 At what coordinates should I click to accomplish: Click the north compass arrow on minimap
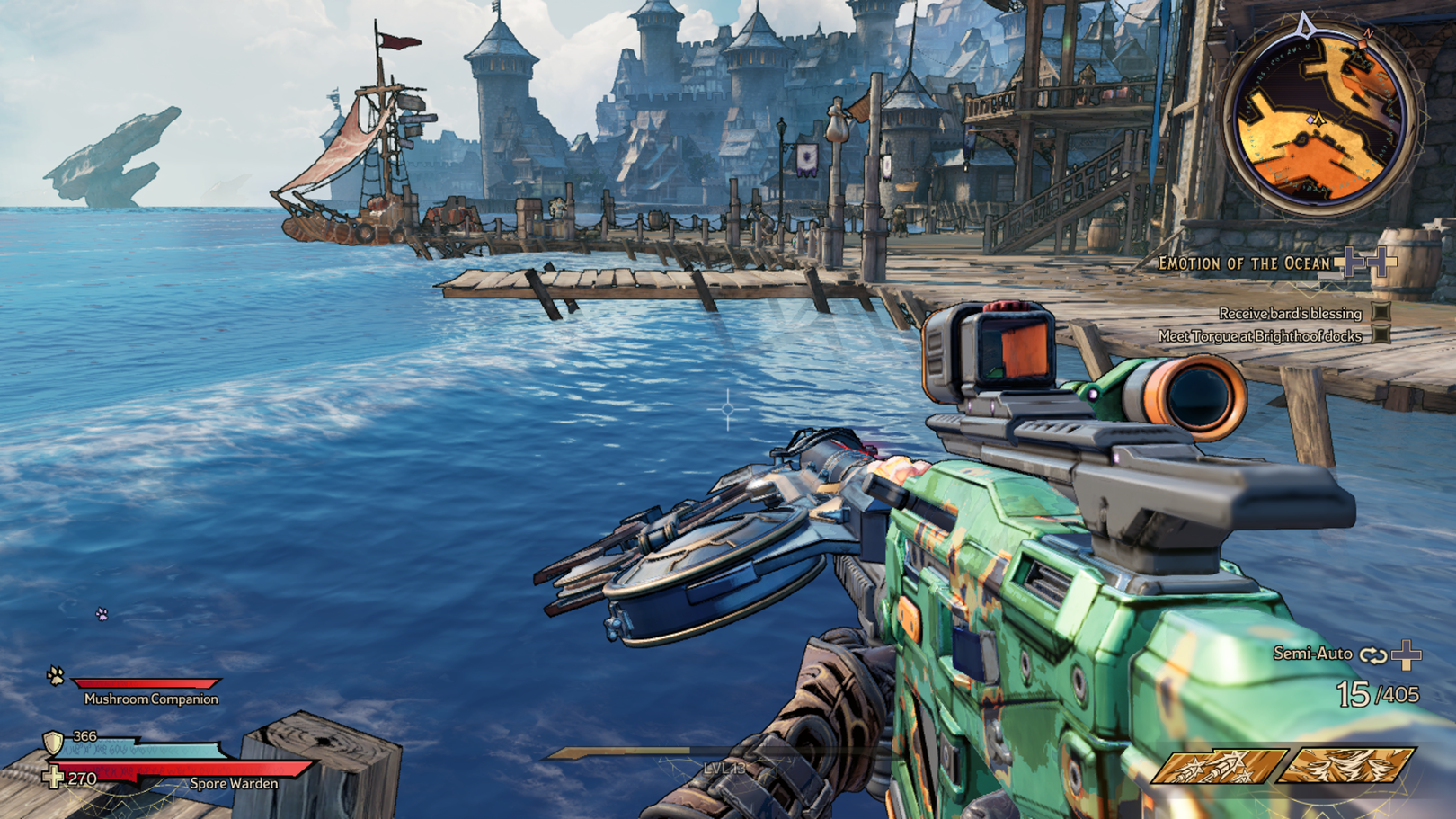[1306, 24]
